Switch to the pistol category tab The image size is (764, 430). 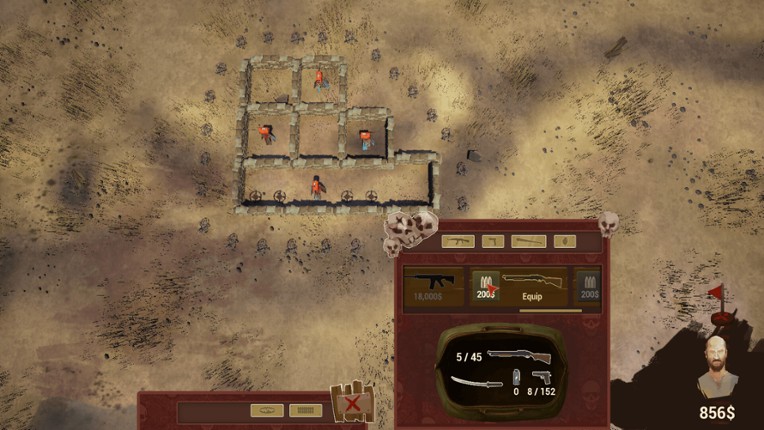[493, 241]
